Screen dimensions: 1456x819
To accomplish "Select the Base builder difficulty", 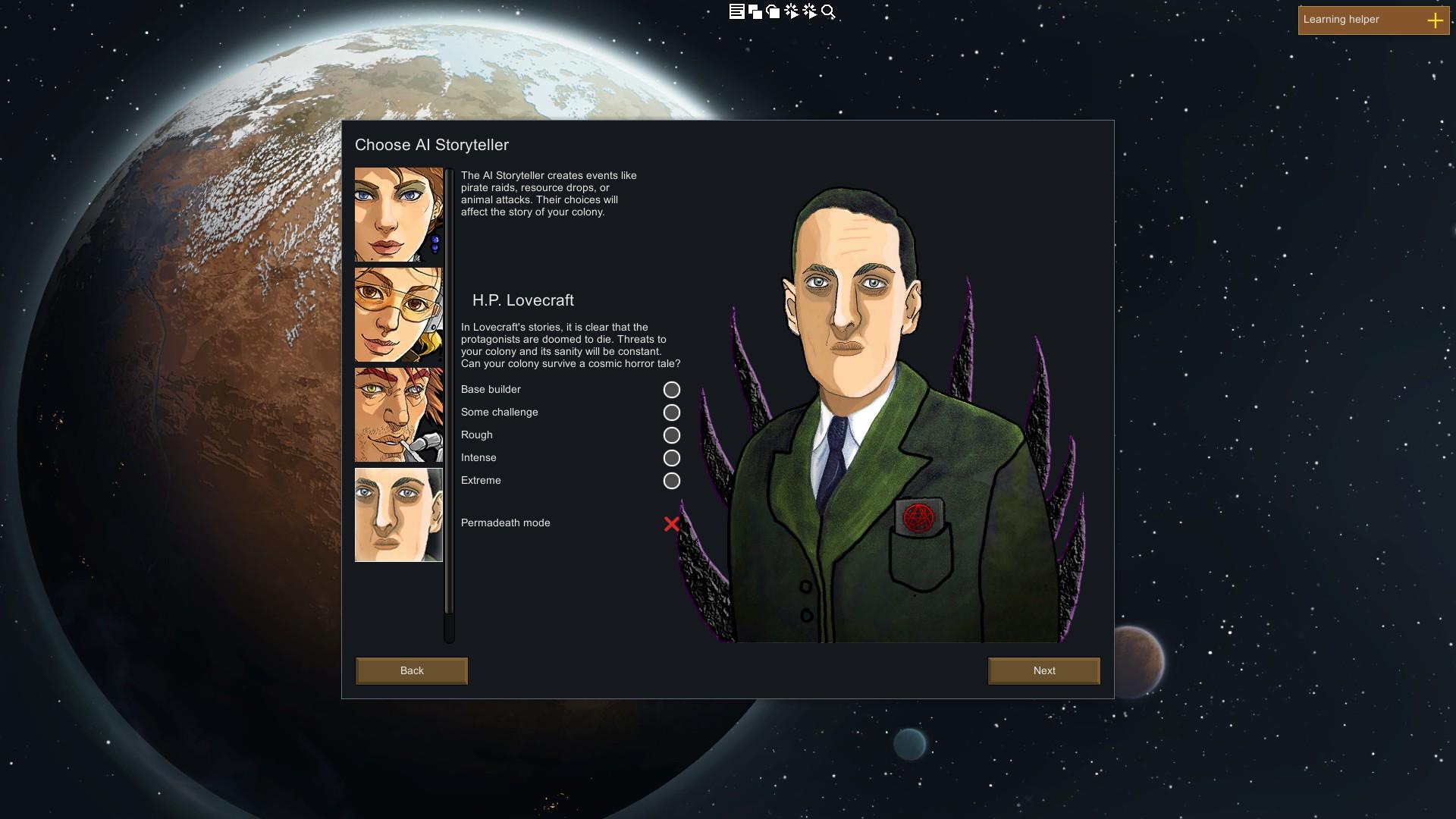I will point(672,390).
